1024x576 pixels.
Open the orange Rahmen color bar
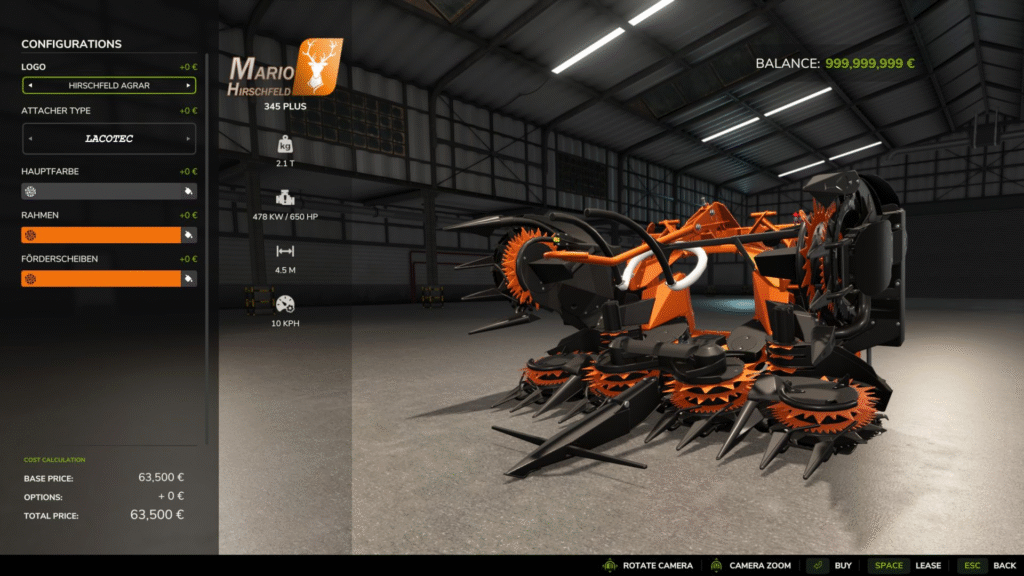[100, 235]
